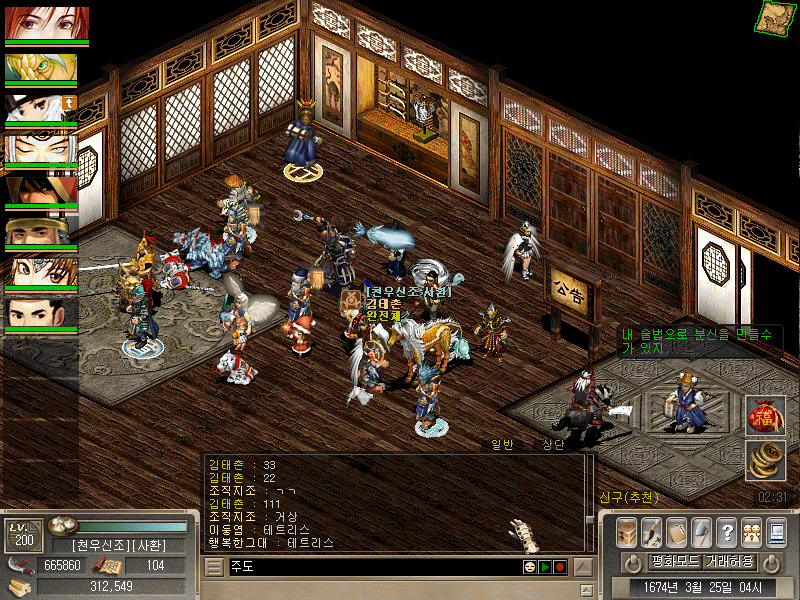The image size is (800, 600).
Task: Switch to the 일반 chat tab
Action: point(502,445)
